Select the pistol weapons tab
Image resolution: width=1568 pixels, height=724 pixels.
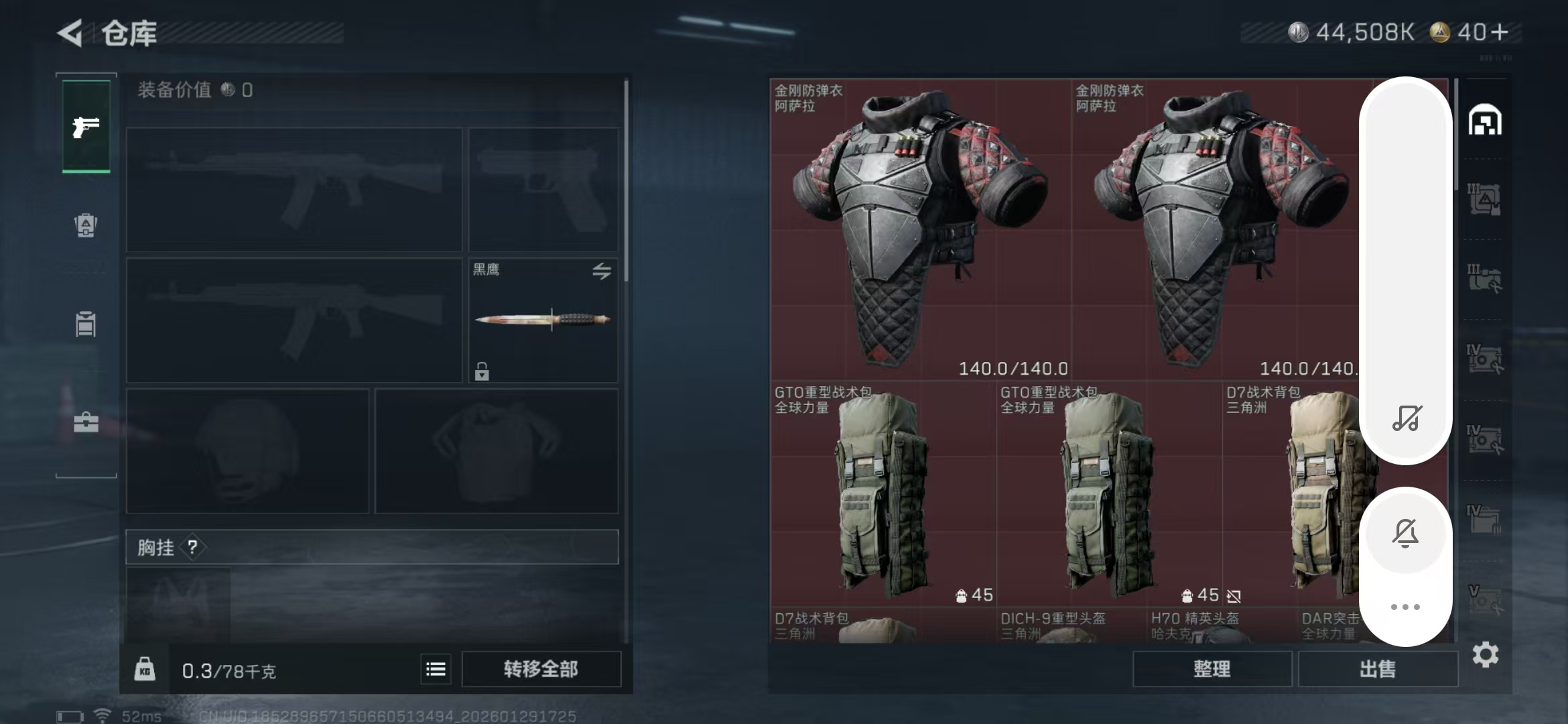[x=86, y=127]
